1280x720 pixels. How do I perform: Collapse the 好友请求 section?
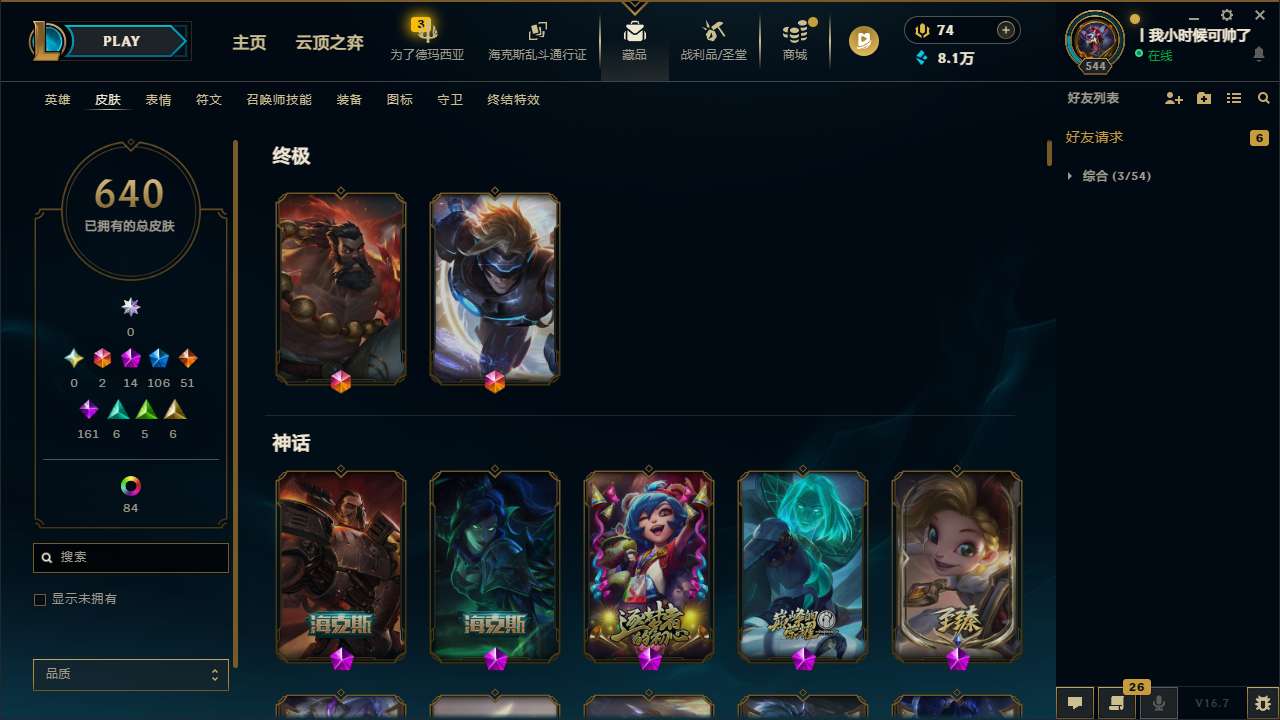pyautogui.click(x=1096, y=137)
